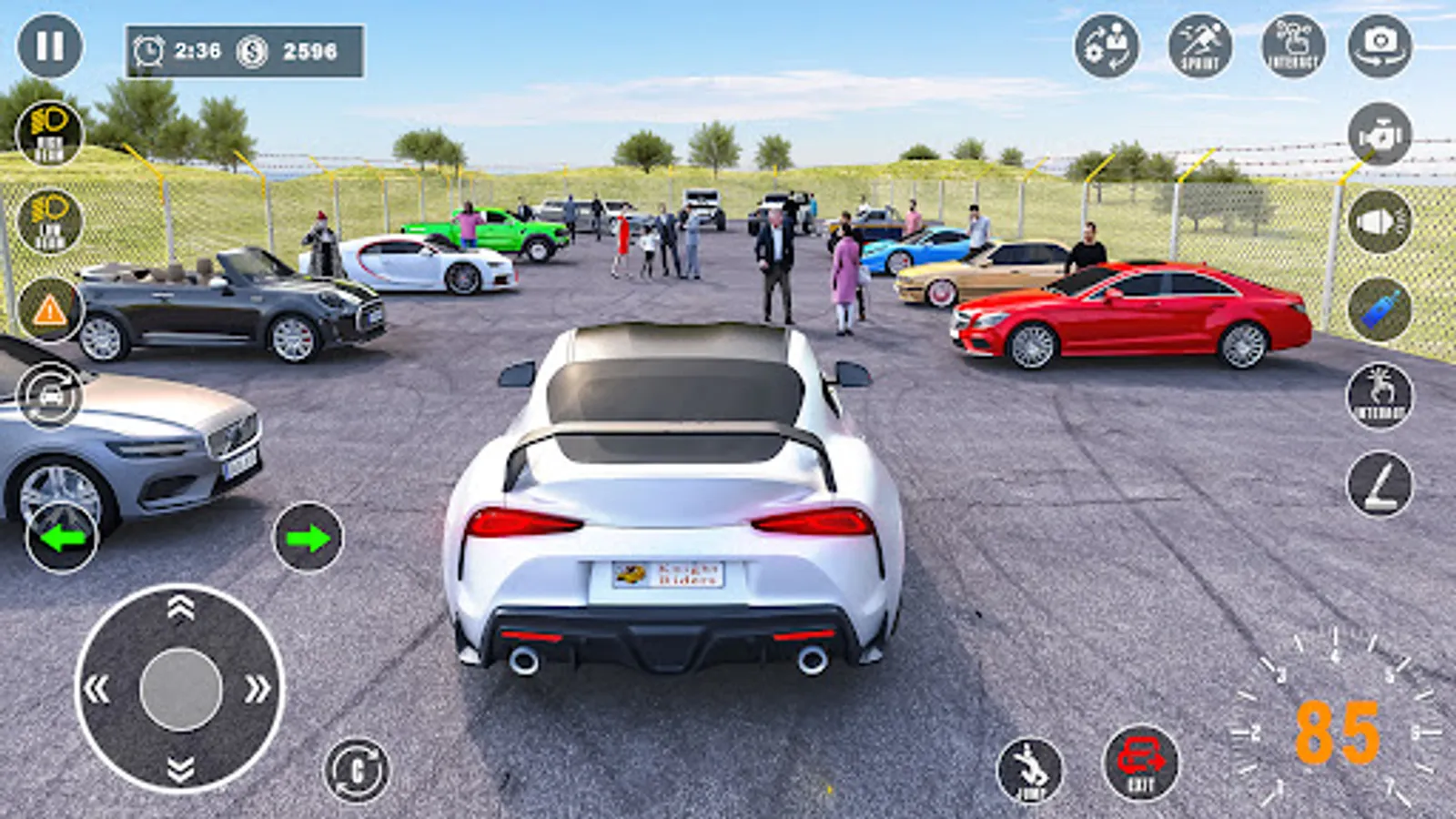Tap the accelerator pedal button
This screenshot has height=819, width=1456.
(1380, 484)
